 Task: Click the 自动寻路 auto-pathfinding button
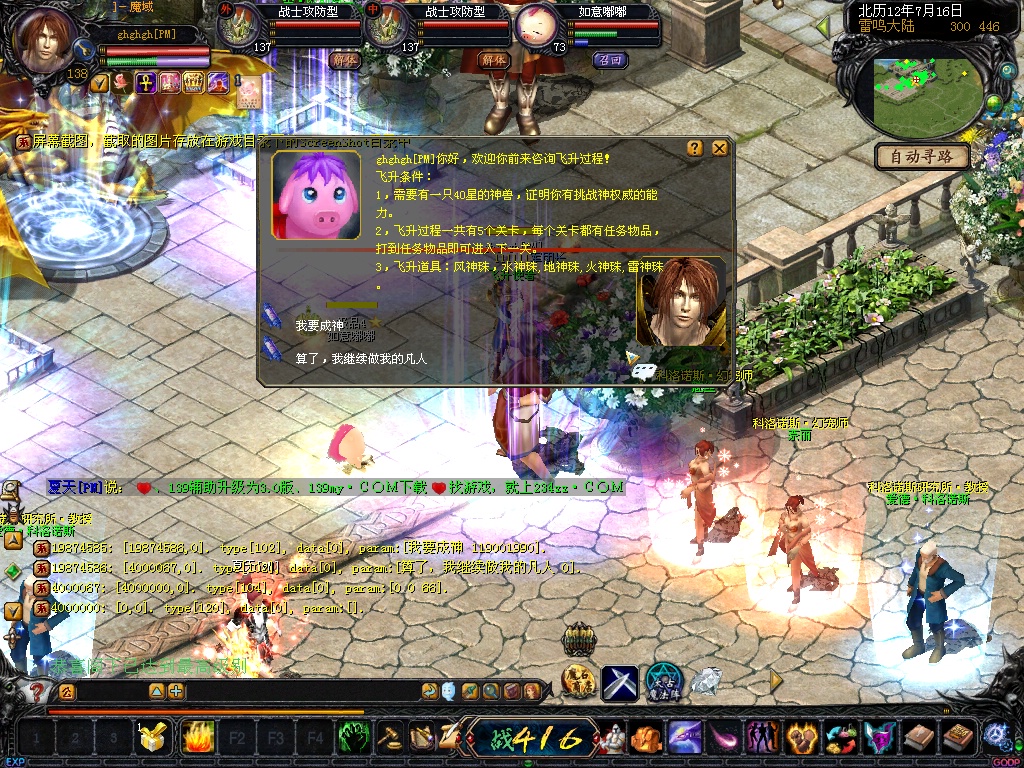click(x=923, y=156)
